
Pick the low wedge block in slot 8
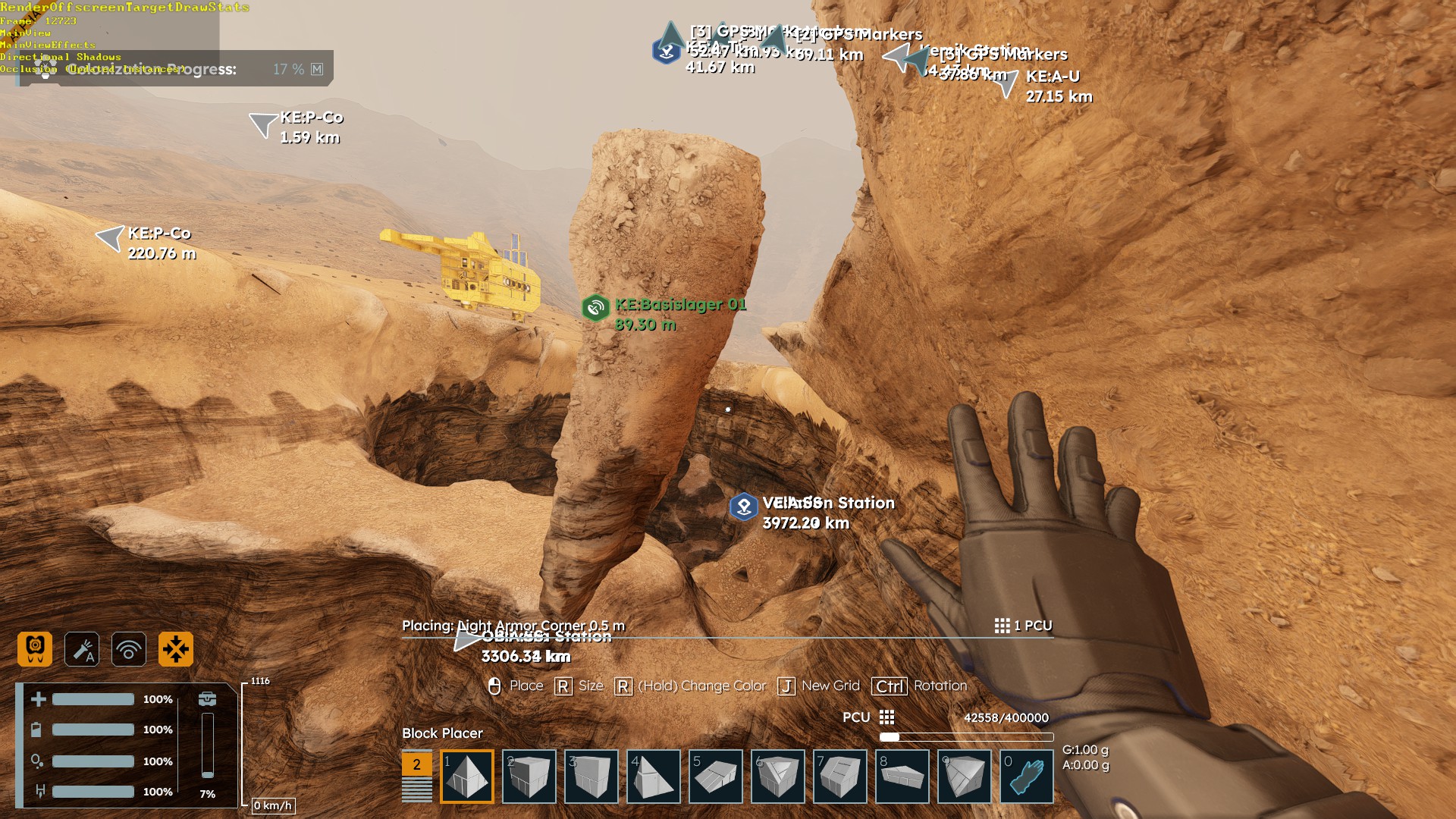tap(902, 777)
